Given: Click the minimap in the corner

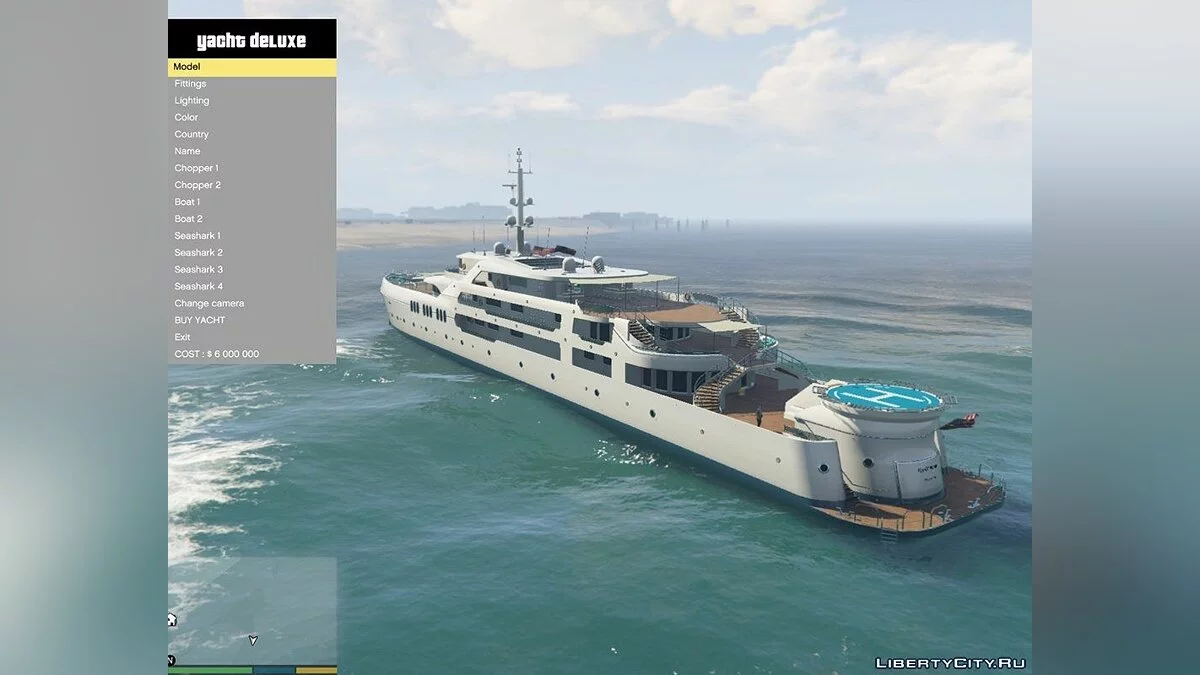Looking at the screenshot, I should (252, 610).
